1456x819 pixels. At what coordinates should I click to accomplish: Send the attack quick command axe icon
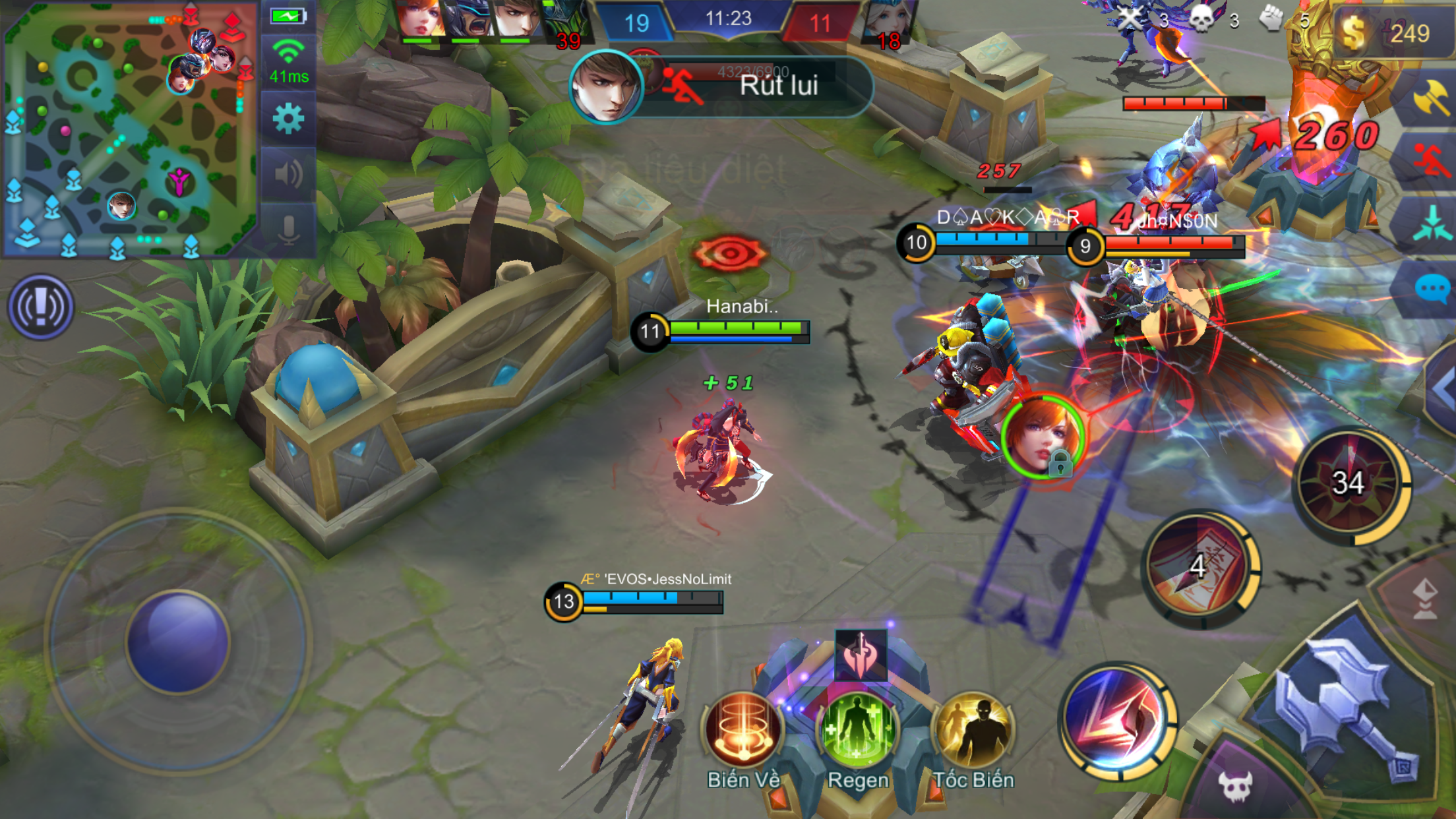(x=1432, y=100)
